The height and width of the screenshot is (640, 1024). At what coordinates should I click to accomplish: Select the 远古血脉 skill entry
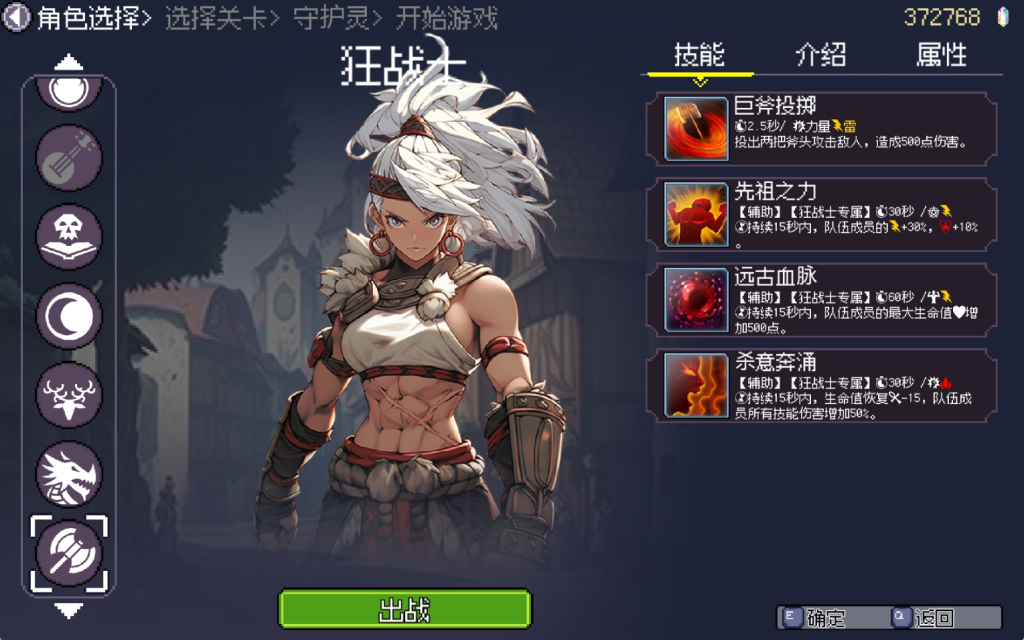pyautogui.click(x=830, y=298)
